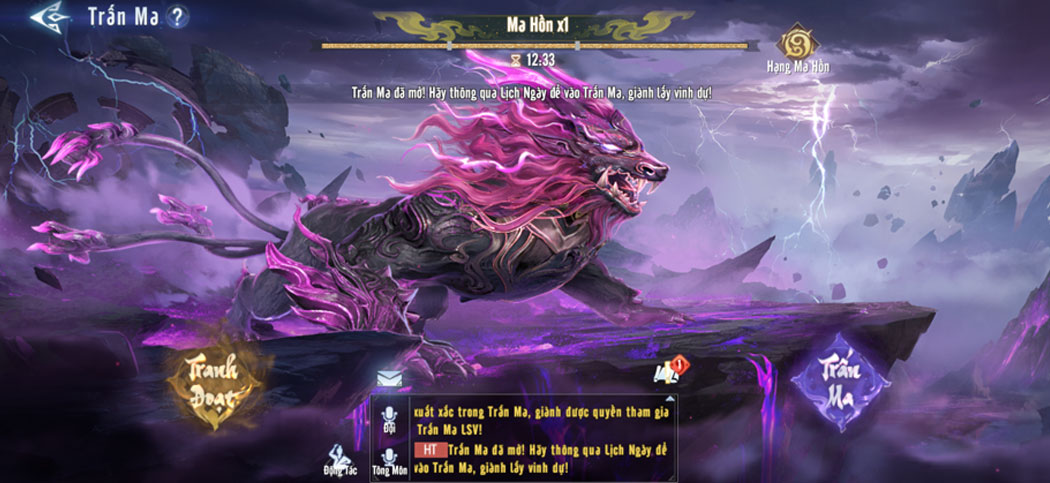1050x483 pixels.
Task: Open the Trấn Ma help question mark
Action: coord(177,17)
